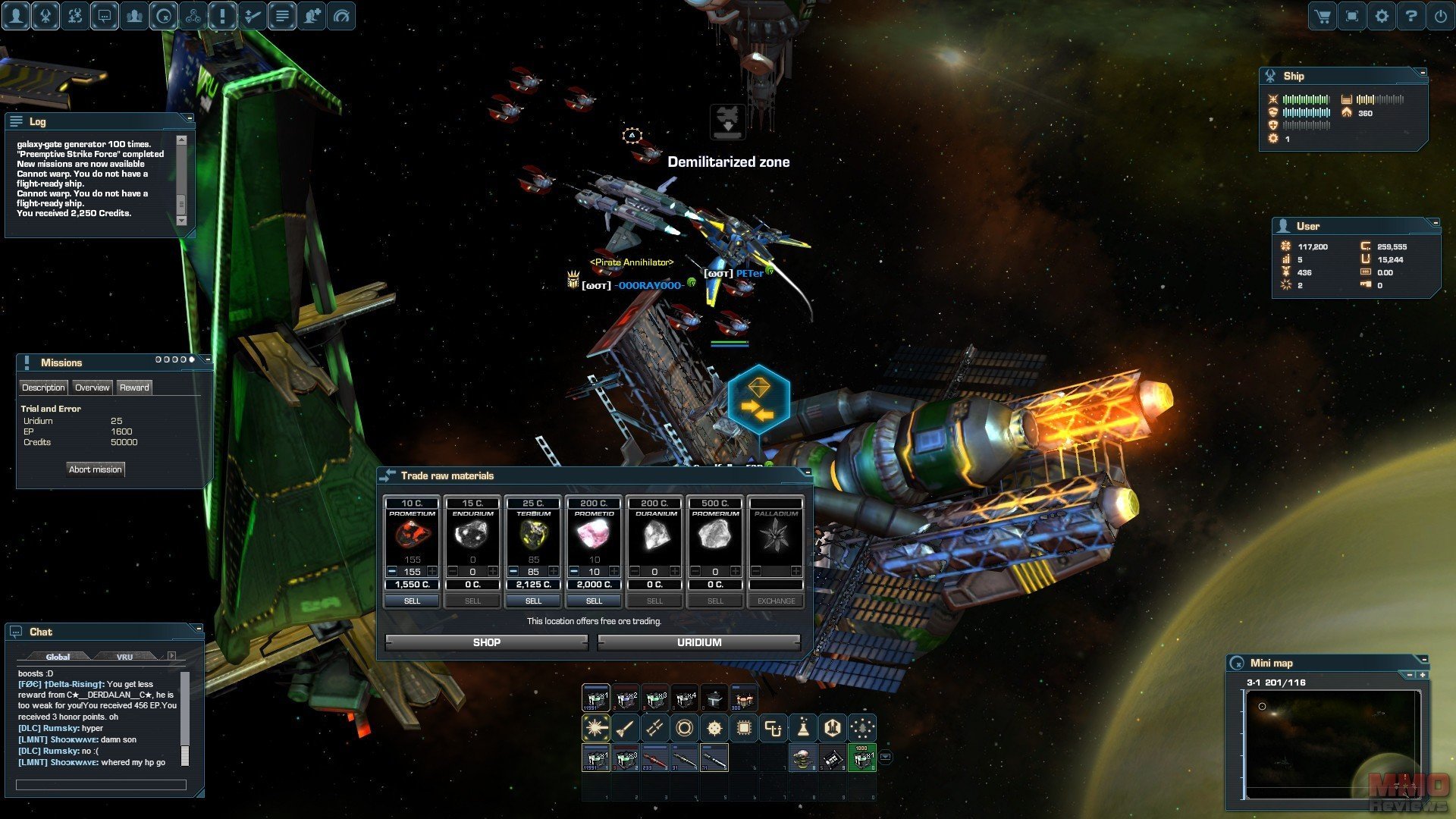
Task: Open the missions Overview tab
Action: tap(92, 388)
